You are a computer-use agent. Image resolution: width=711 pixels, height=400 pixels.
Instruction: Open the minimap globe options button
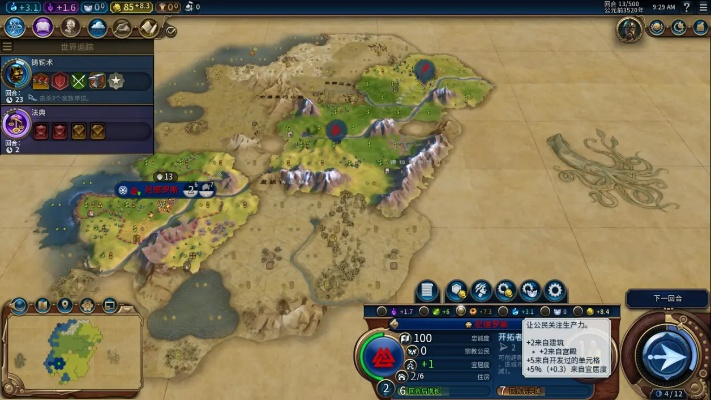tap(20, 304)
